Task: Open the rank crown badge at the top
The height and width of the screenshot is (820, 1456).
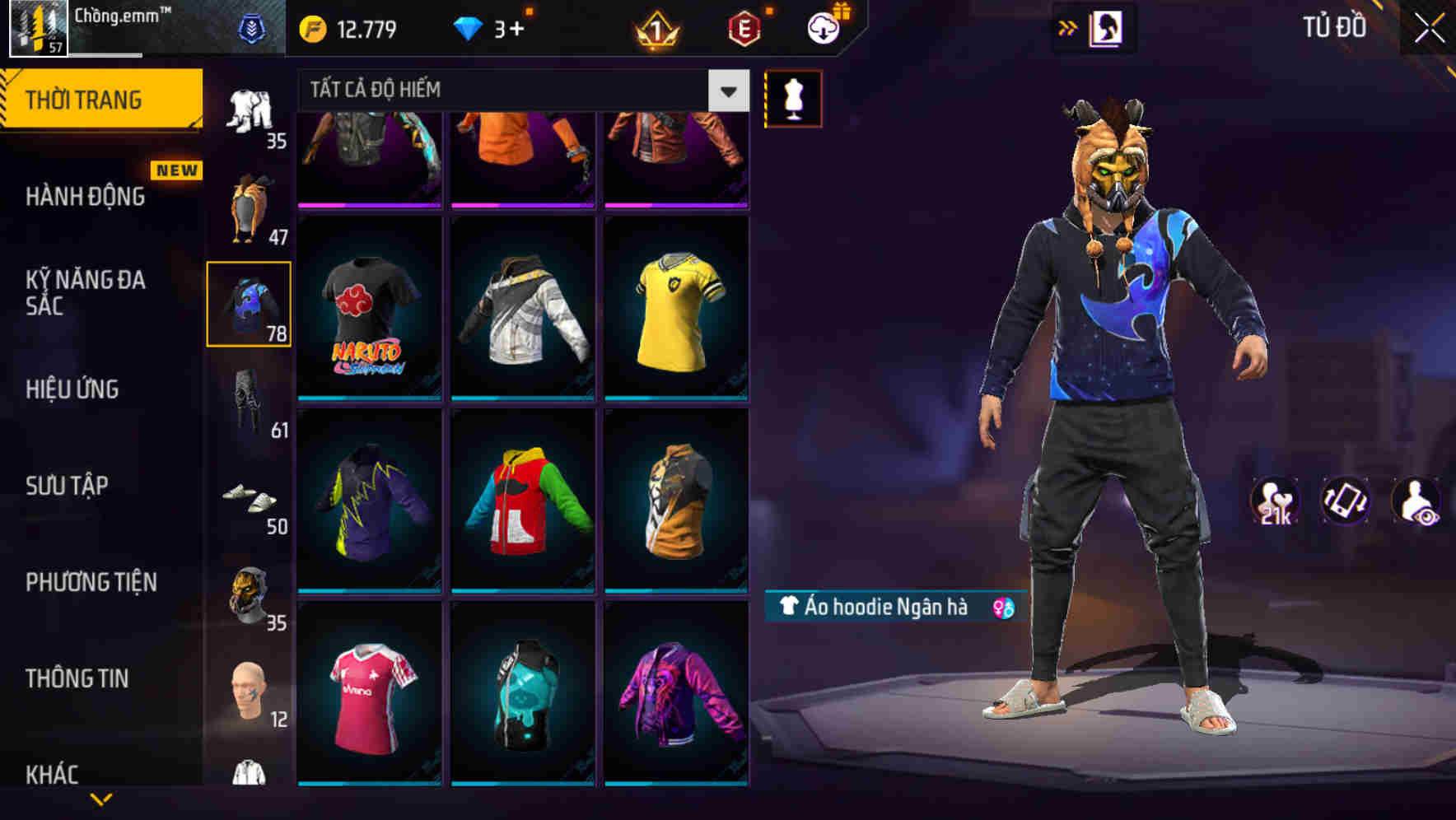Action: point(656,27)
